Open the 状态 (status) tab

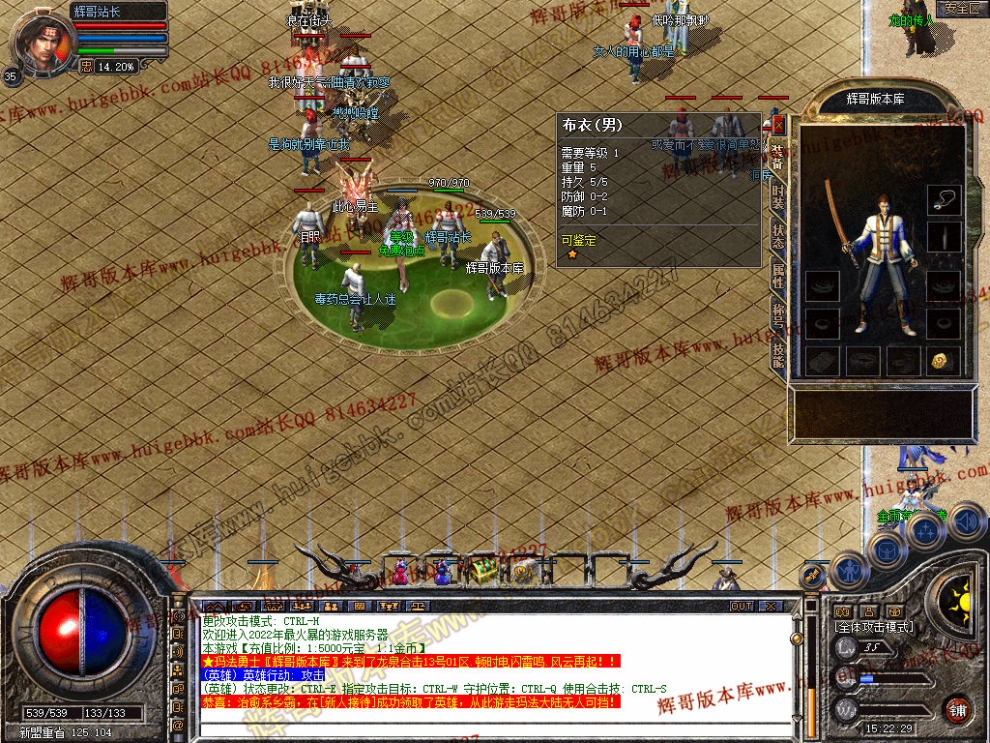pos(778,236)
